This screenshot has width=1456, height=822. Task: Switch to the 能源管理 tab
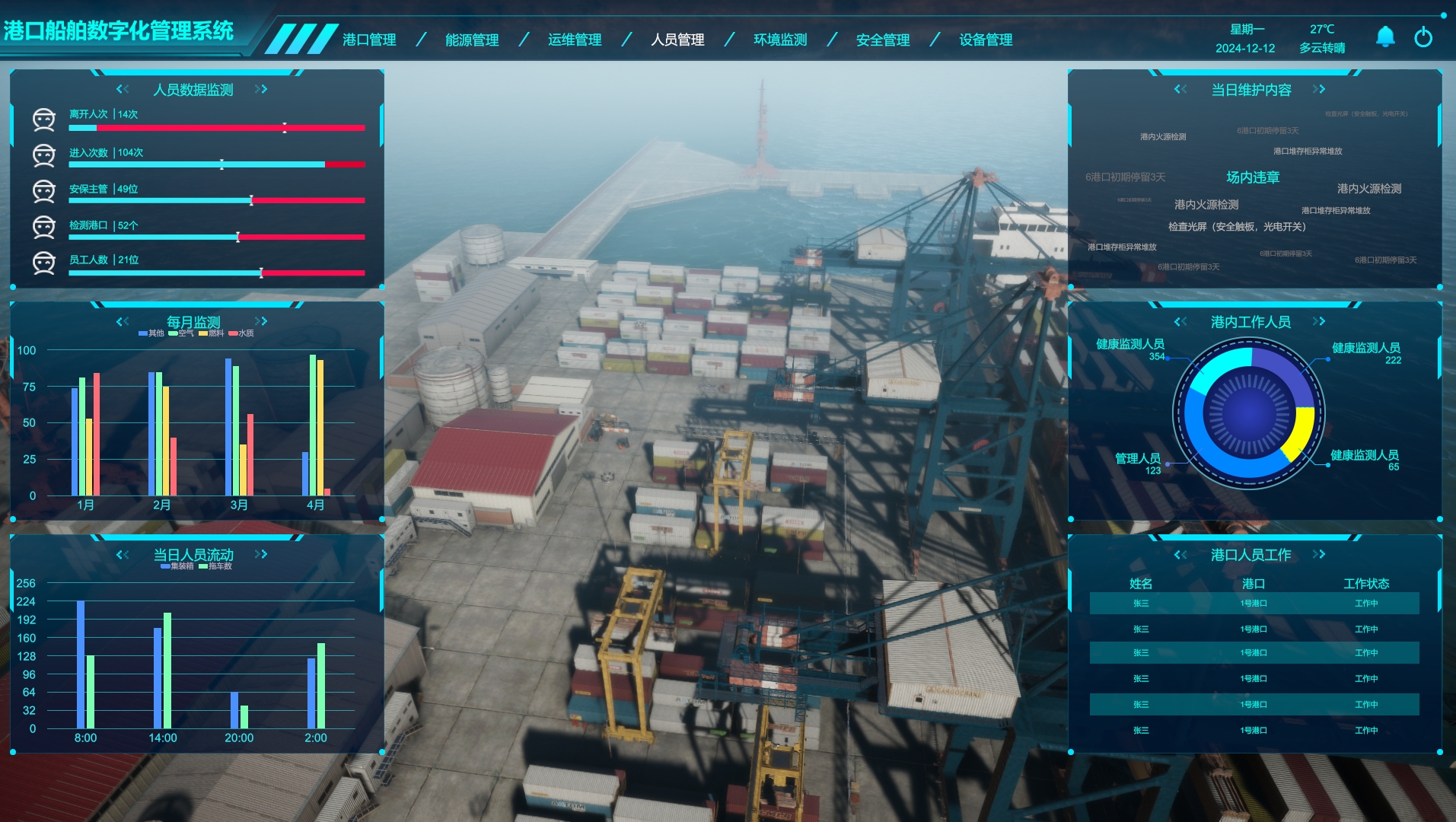[472, 40]
